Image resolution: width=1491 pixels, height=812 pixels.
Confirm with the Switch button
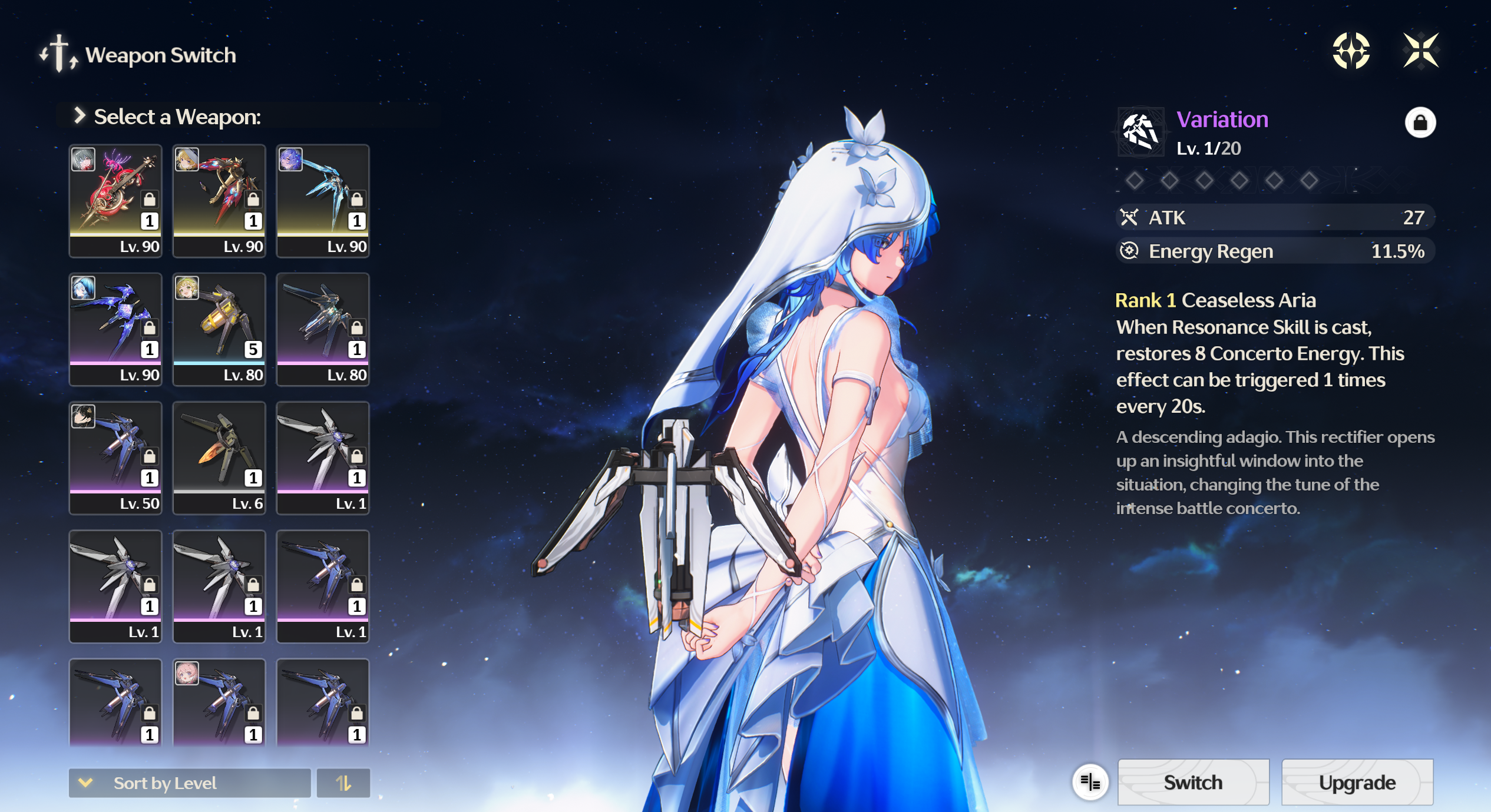[x=1193, y=782]
